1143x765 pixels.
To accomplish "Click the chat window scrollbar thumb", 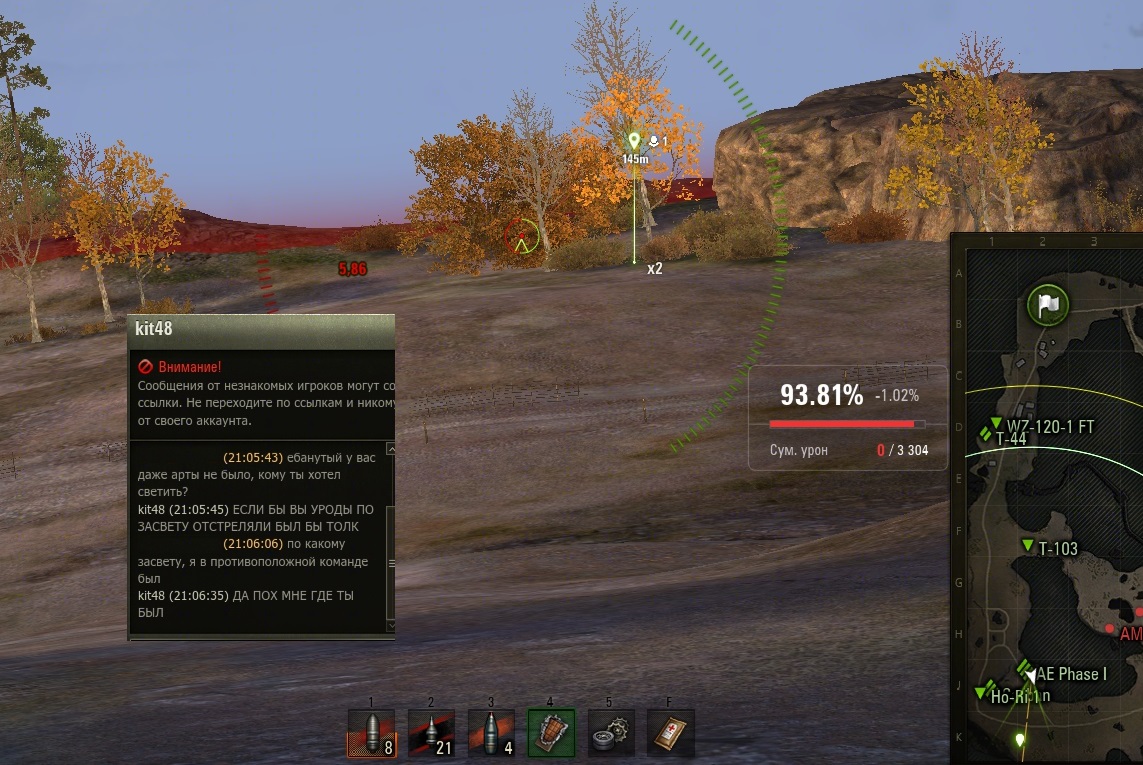I will tap(391, 563).
